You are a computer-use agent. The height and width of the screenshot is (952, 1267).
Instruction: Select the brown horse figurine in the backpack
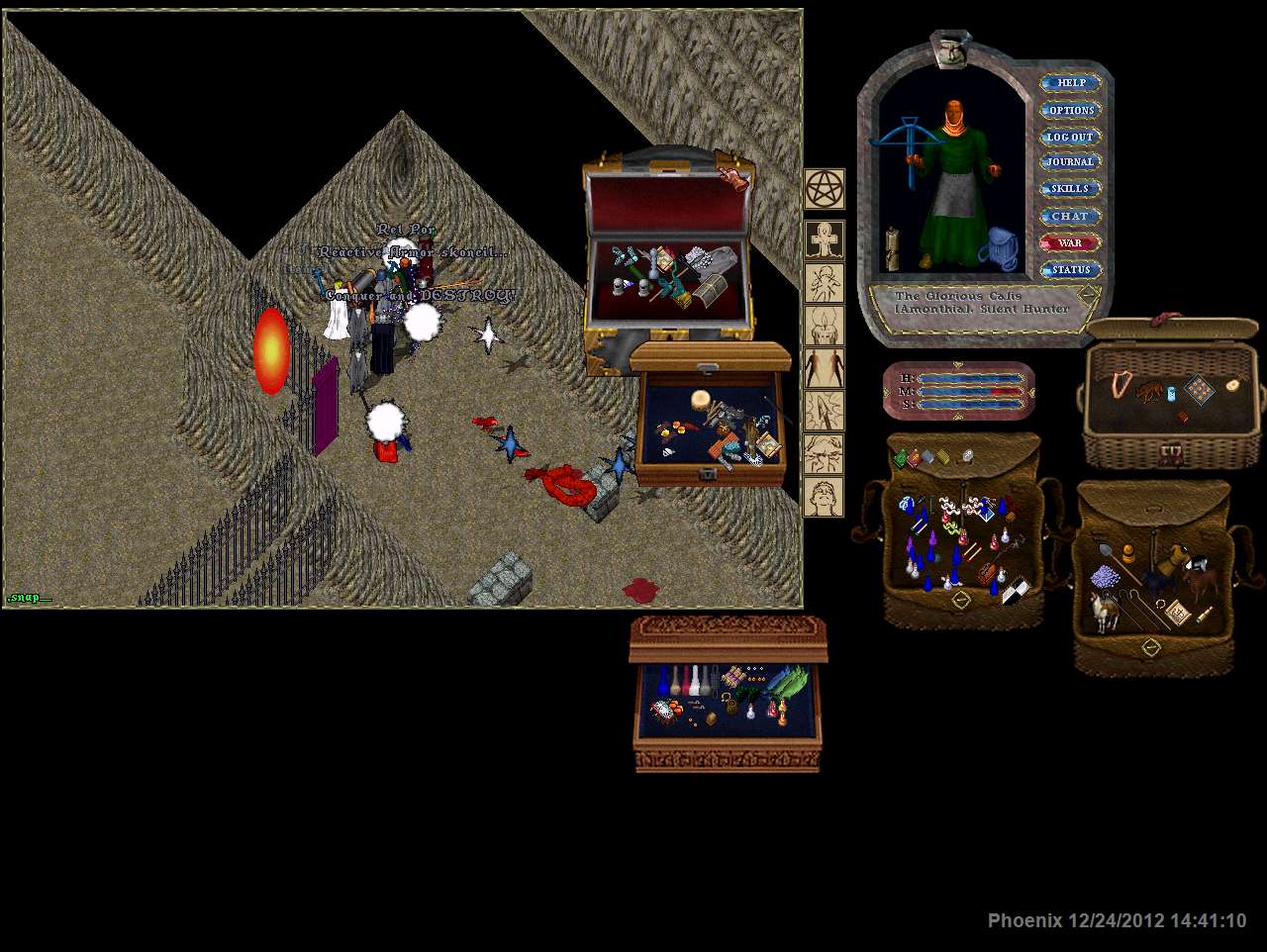(x=1202, y=580)
